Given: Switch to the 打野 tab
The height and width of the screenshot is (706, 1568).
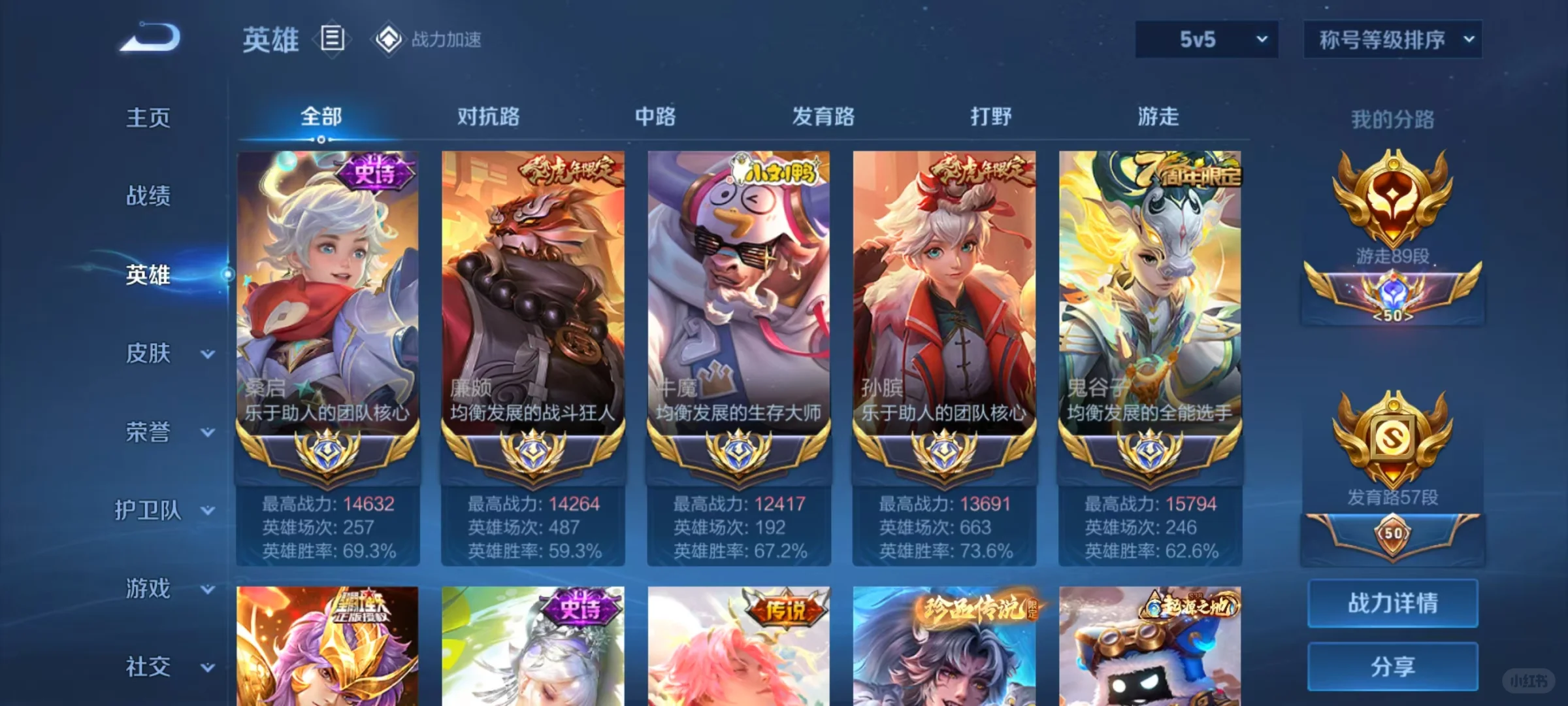Looking at the screenshot, I should pyautogui.click(x=990, y=116).
